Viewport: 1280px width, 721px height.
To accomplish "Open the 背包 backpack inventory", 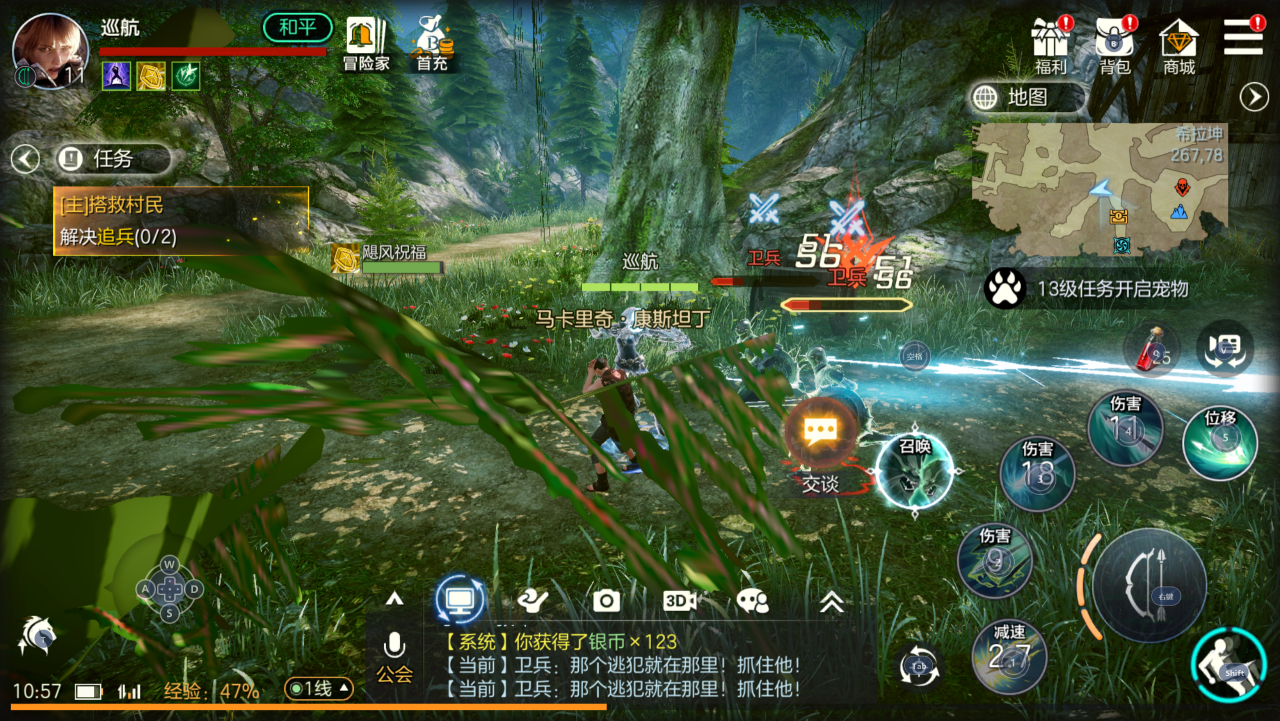I will click(1115, 45).
